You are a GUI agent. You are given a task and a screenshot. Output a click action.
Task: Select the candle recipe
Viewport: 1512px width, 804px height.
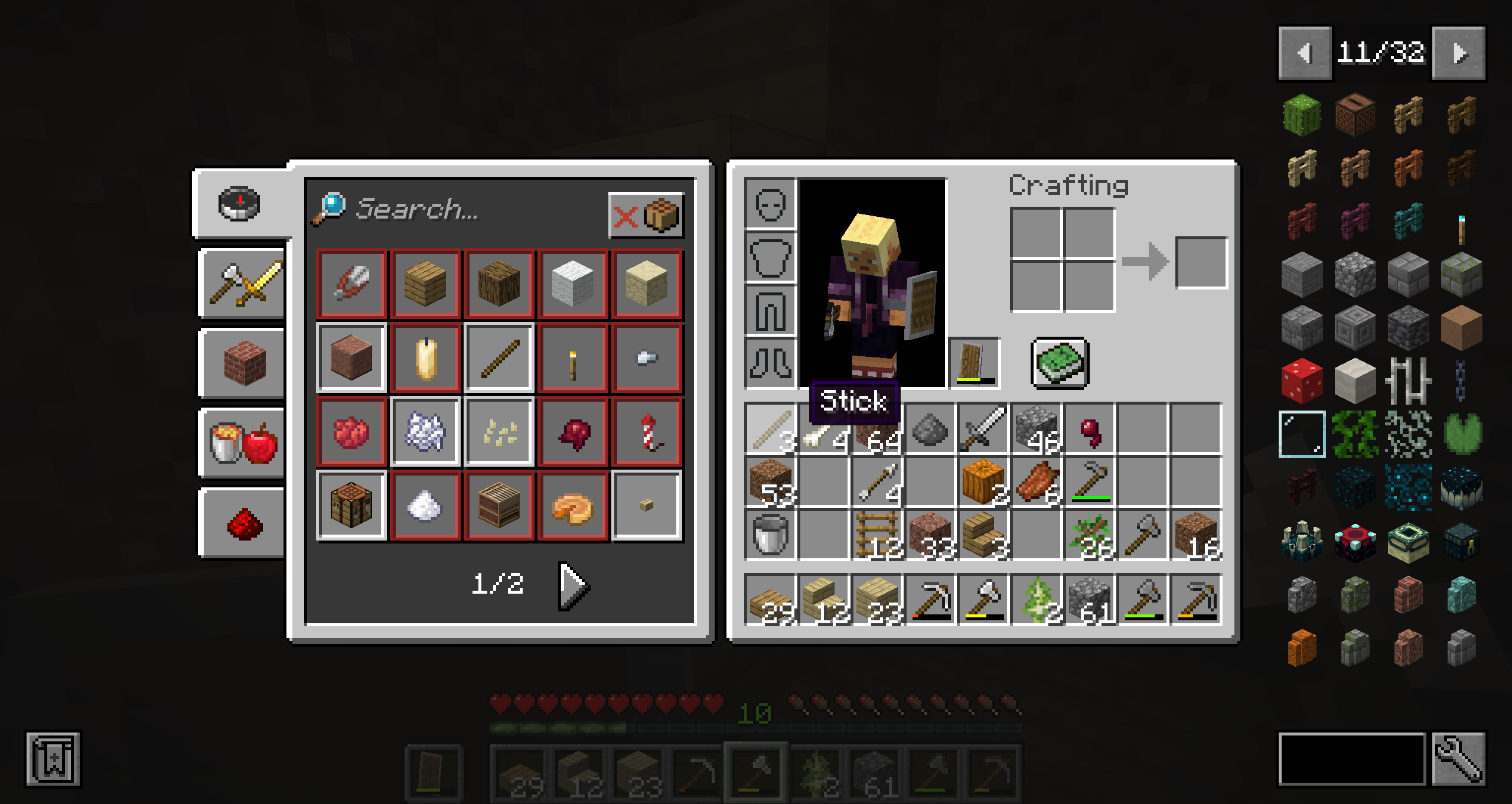425,359
